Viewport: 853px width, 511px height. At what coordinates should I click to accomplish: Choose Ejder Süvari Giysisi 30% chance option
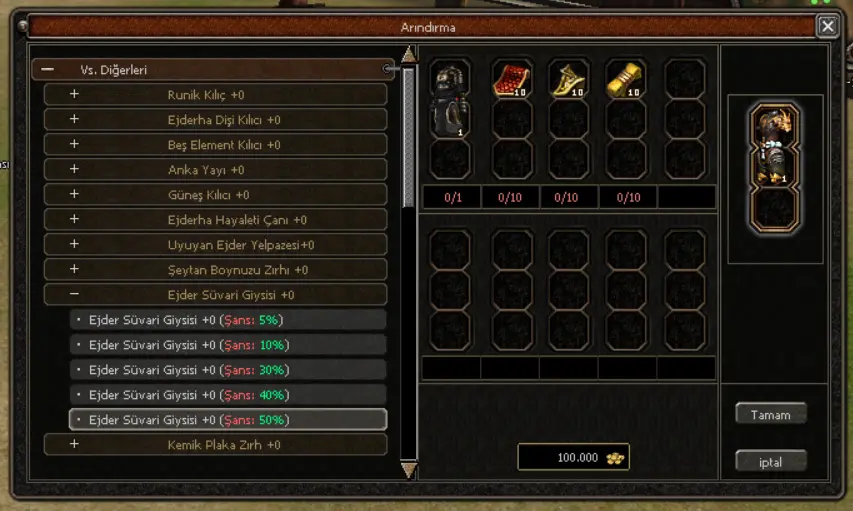tap(228, 370)
